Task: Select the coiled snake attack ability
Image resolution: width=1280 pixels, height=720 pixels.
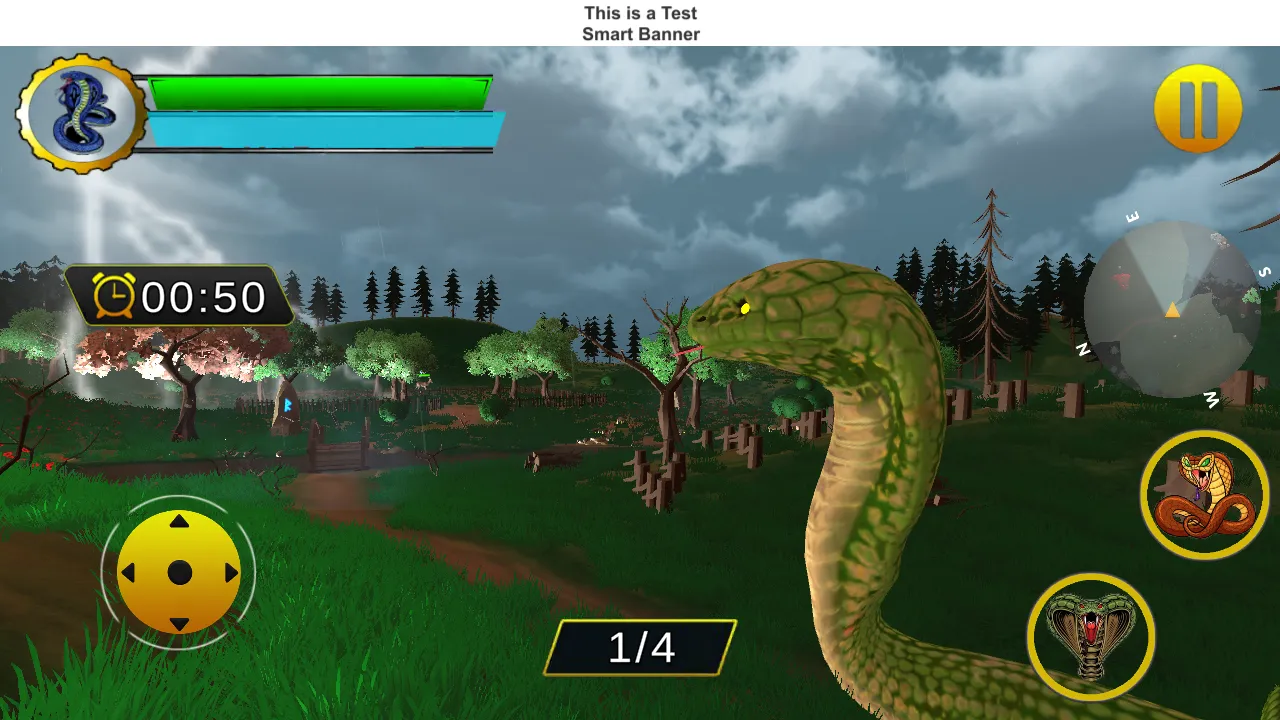Action: pos(1203,493)
